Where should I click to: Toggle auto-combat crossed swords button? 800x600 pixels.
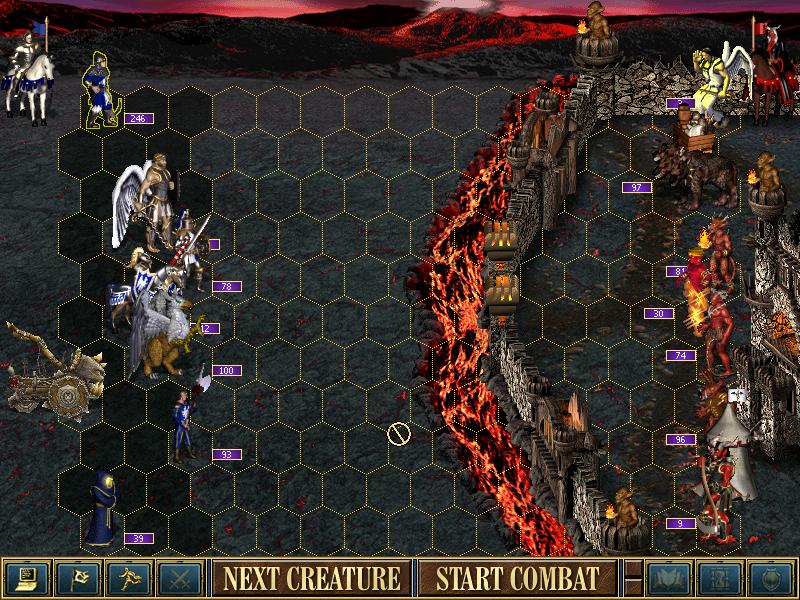point(180,578)
